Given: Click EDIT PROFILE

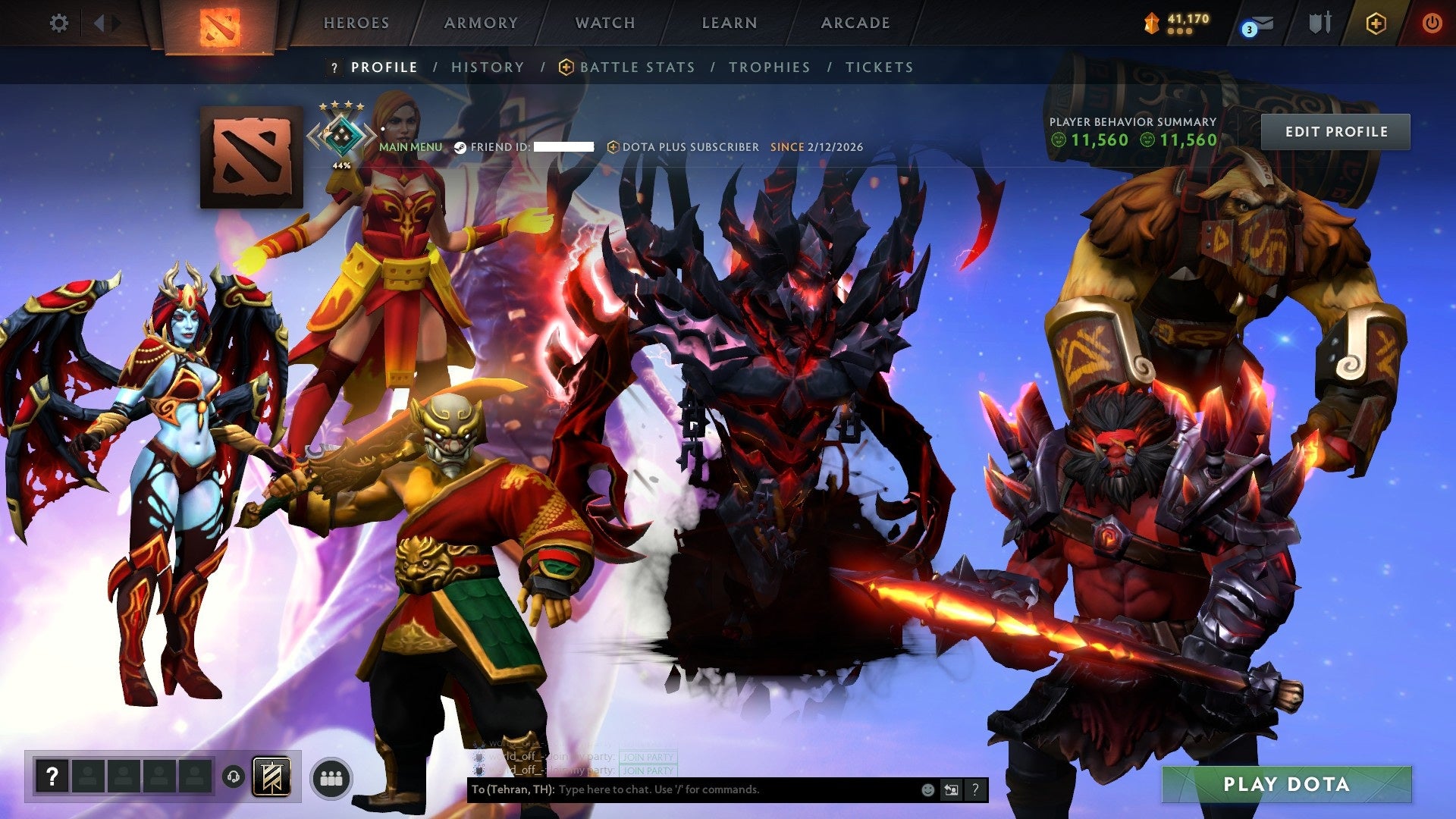Looking at the screenshot, I should point(1336,130).
